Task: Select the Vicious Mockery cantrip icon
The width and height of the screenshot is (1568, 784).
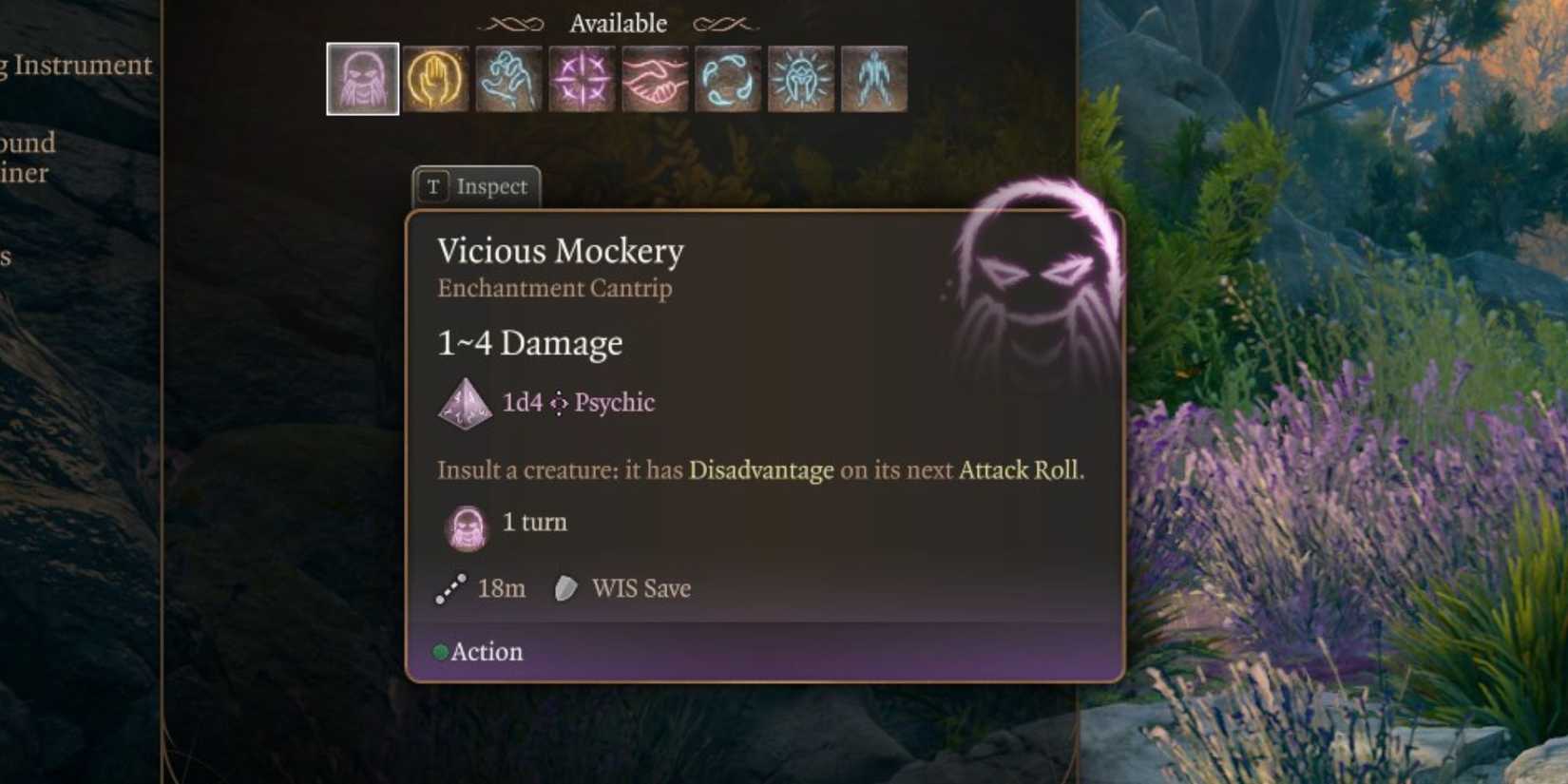Action: point(362,80)
